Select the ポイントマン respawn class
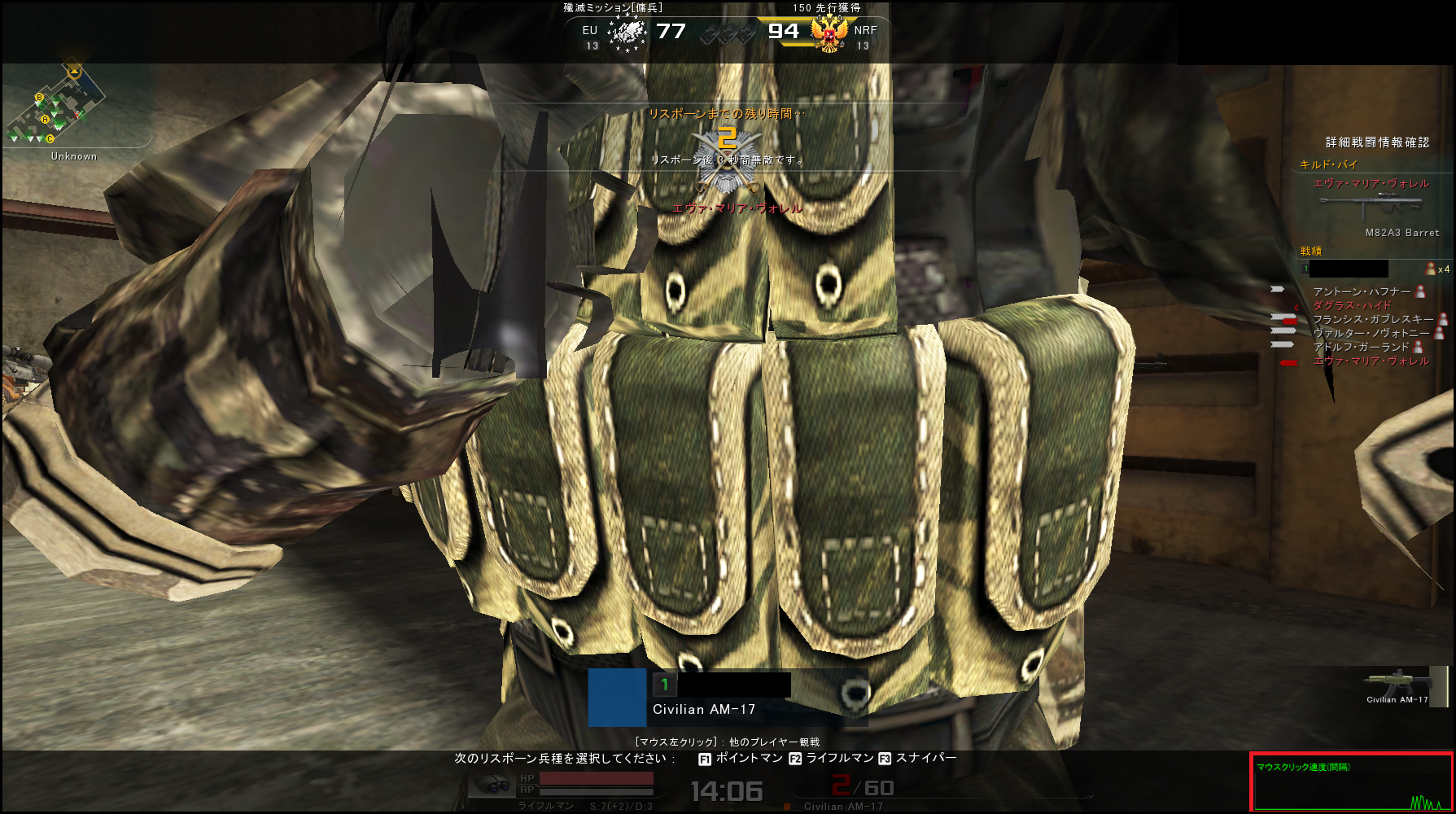This screenshot has width=1456, height=814. pyautogui.click(x=741, y=759)
